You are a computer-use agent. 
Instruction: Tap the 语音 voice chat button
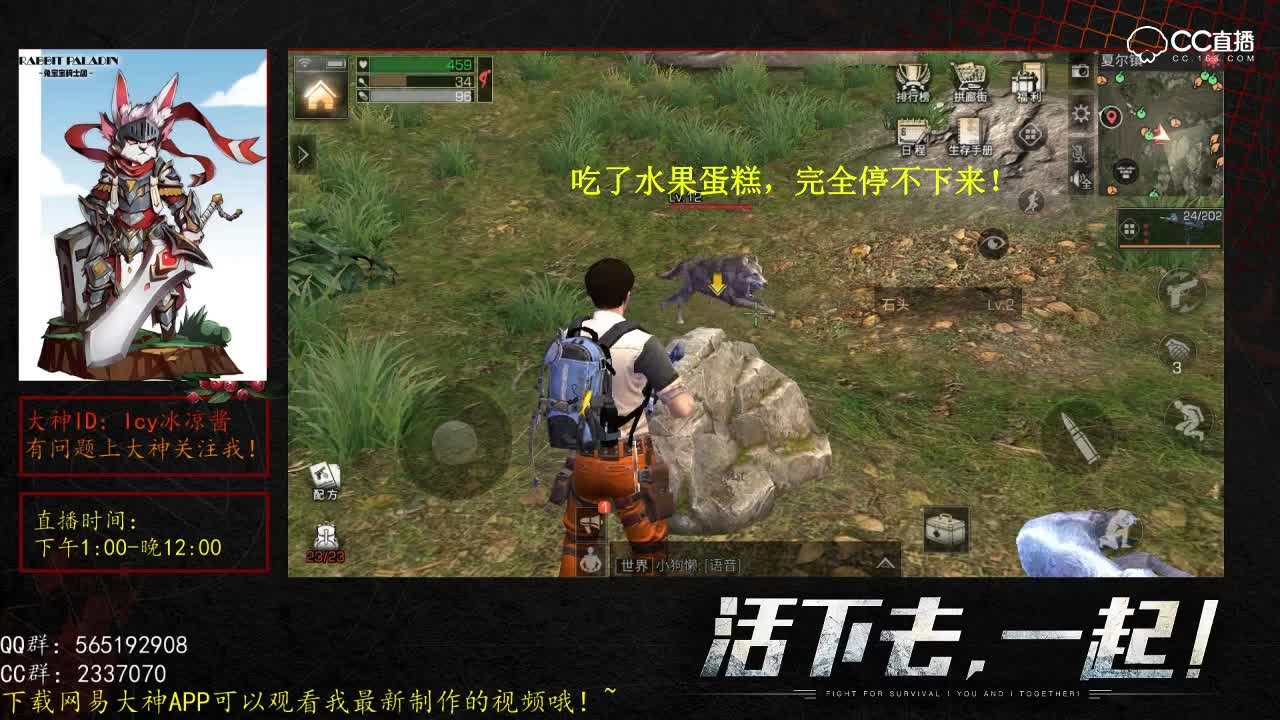coord(723,564)
